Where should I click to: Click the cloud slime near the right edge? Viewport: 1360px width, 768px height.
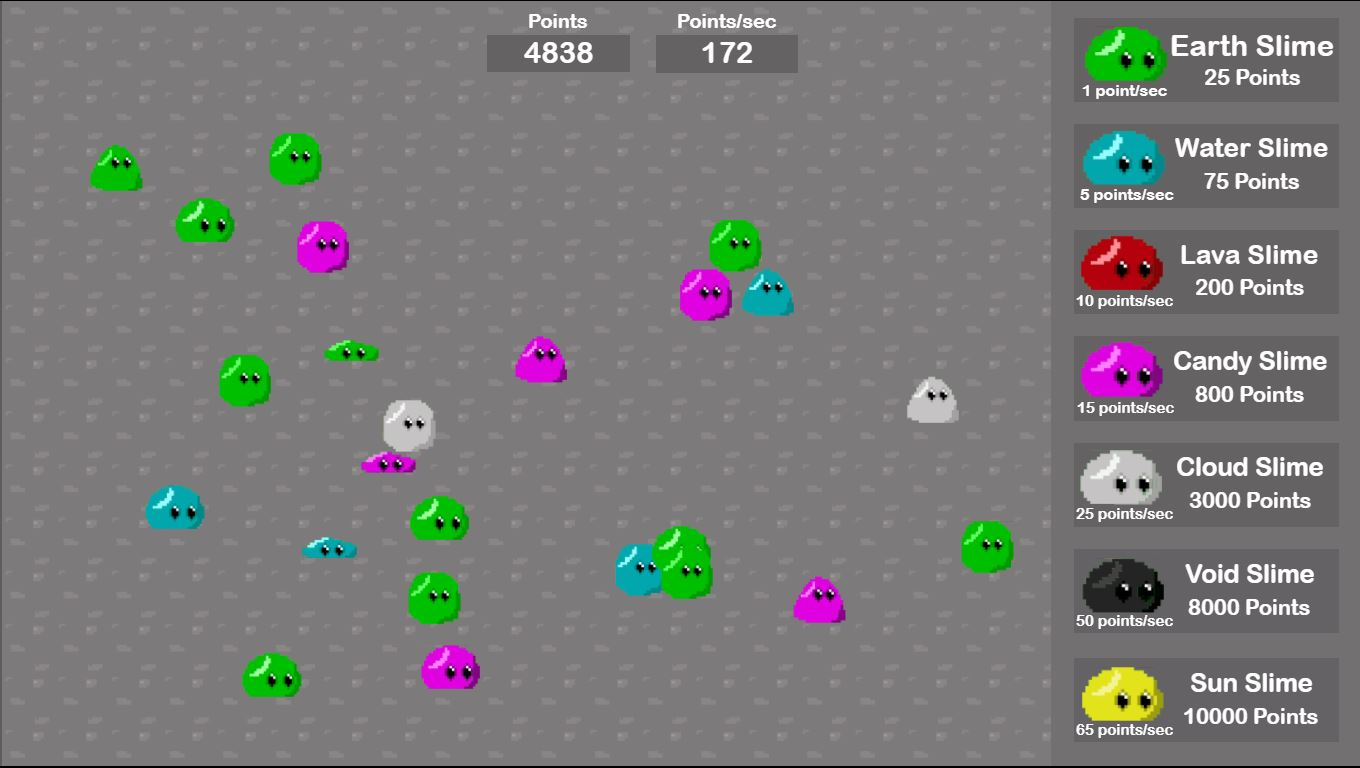pos(930,400)
